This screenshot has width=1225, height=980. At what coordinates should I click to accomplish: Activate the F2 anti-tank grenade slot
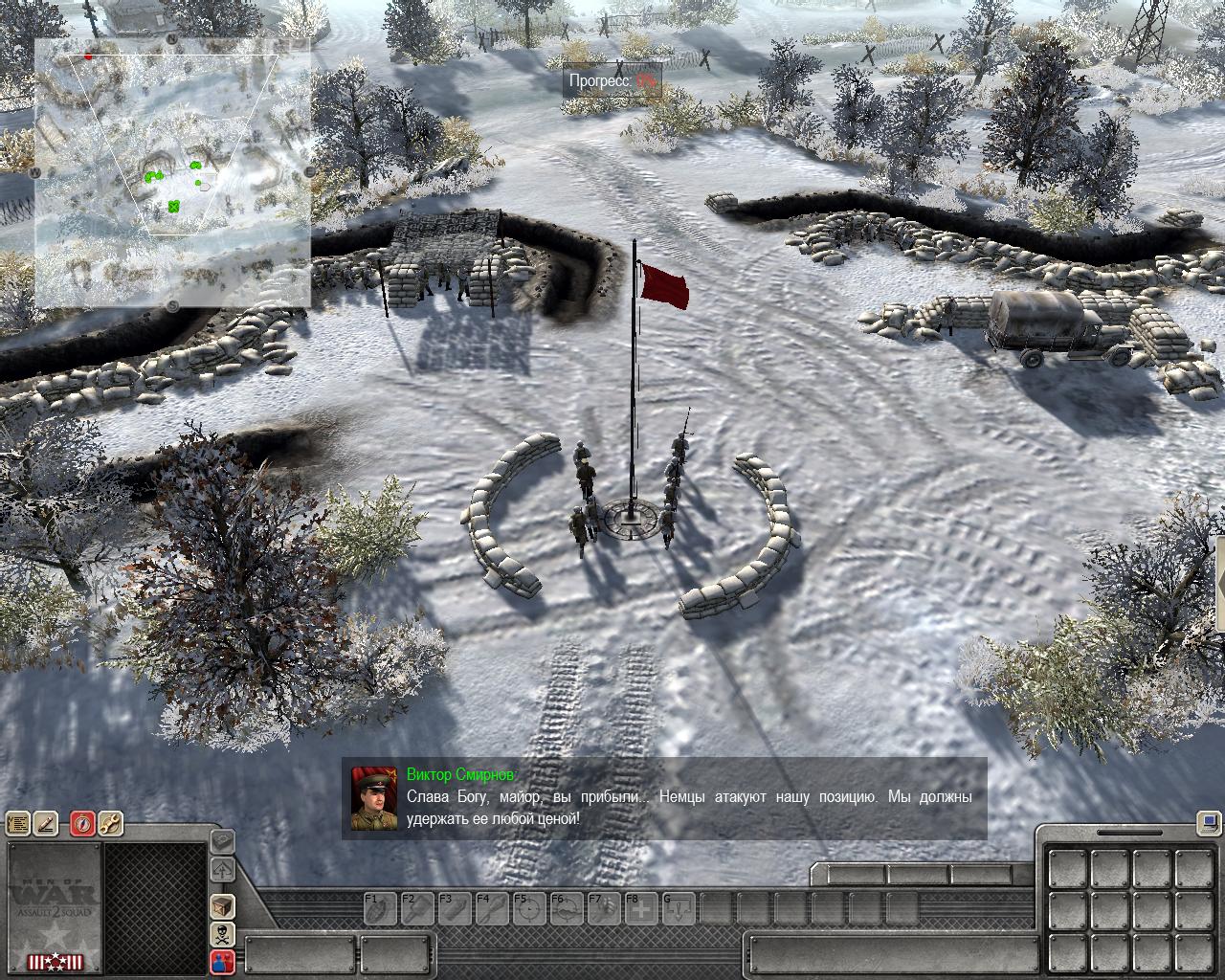point(415,908)
